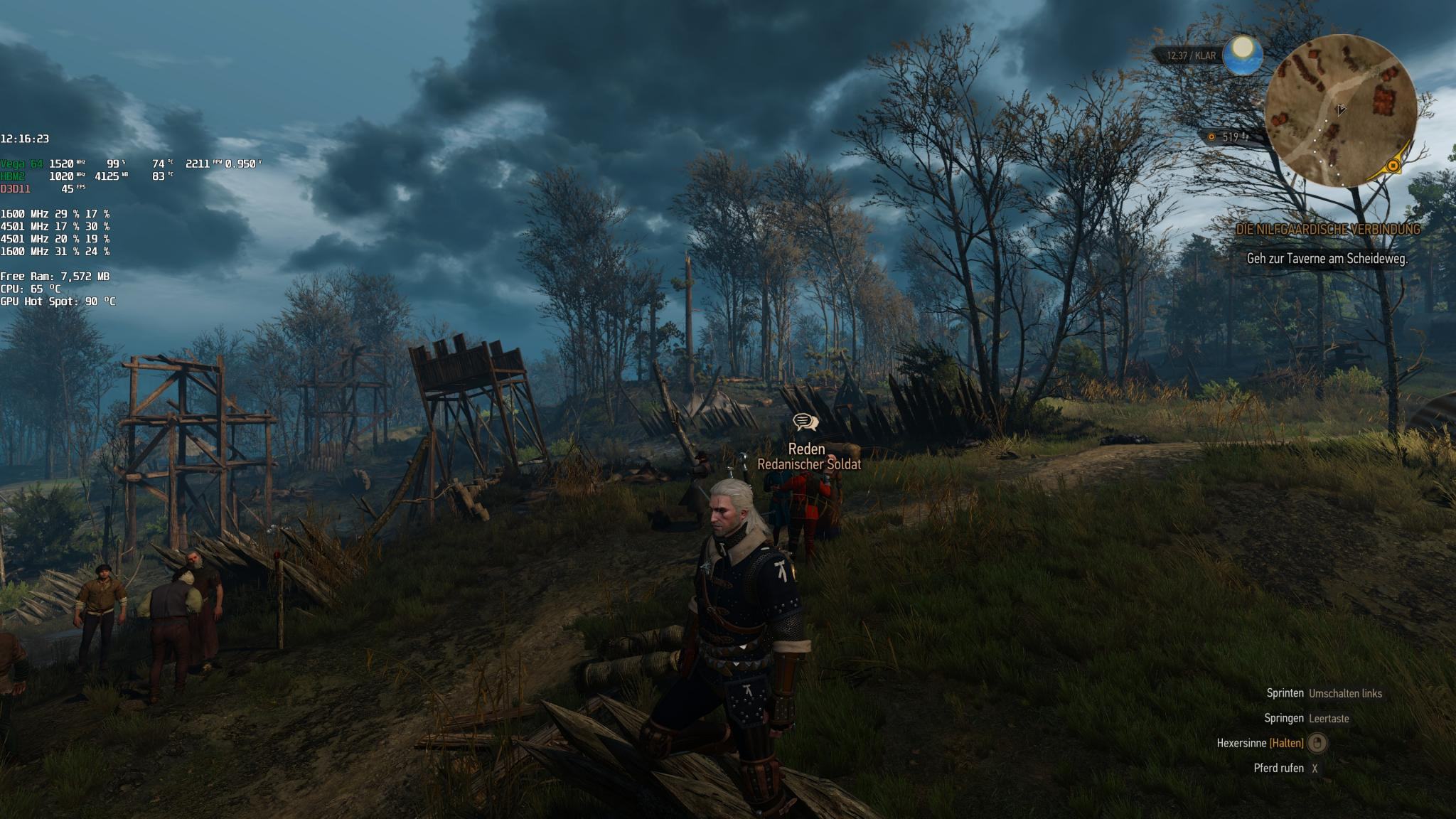Open the Die Nilfgaardische Verbindung quest tracker
Screen dimensions: 1456x819
click(x=1327, y=230)
